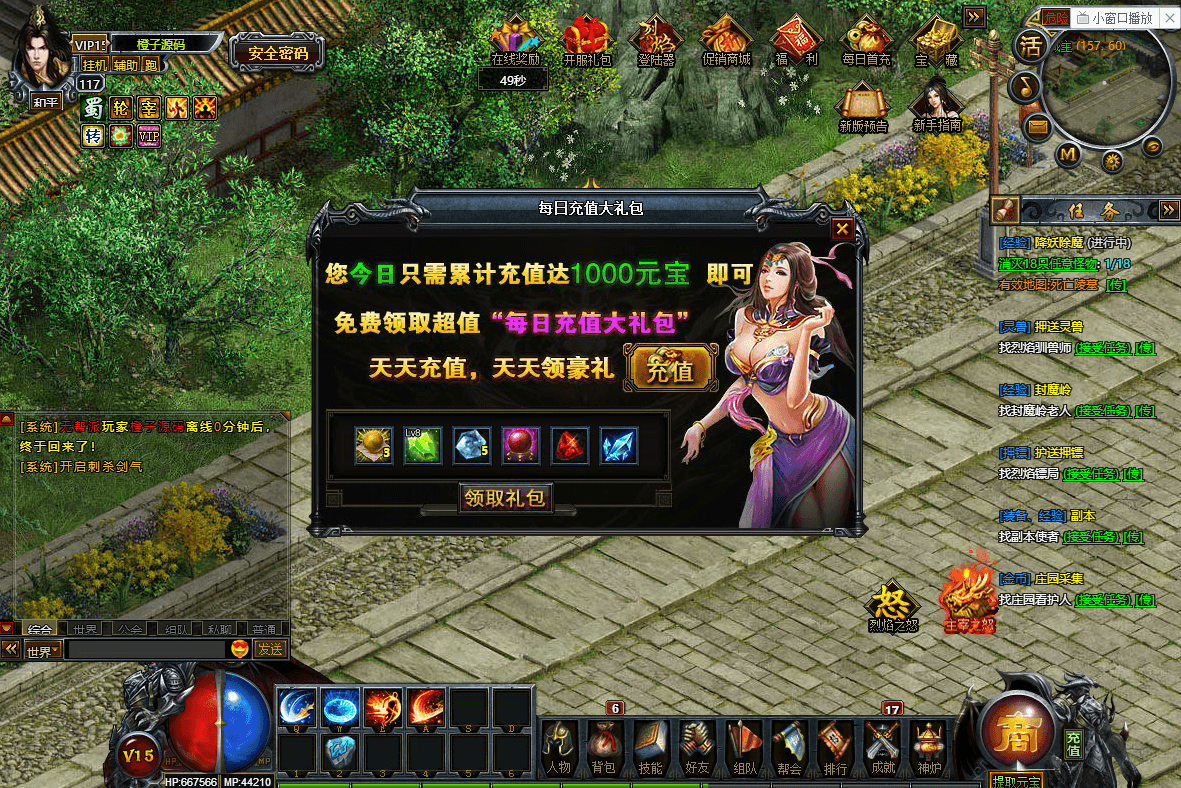Open the 安全密码 security password panel
Viewport: 1181px width, 788px height.
(x=276, y=53)
